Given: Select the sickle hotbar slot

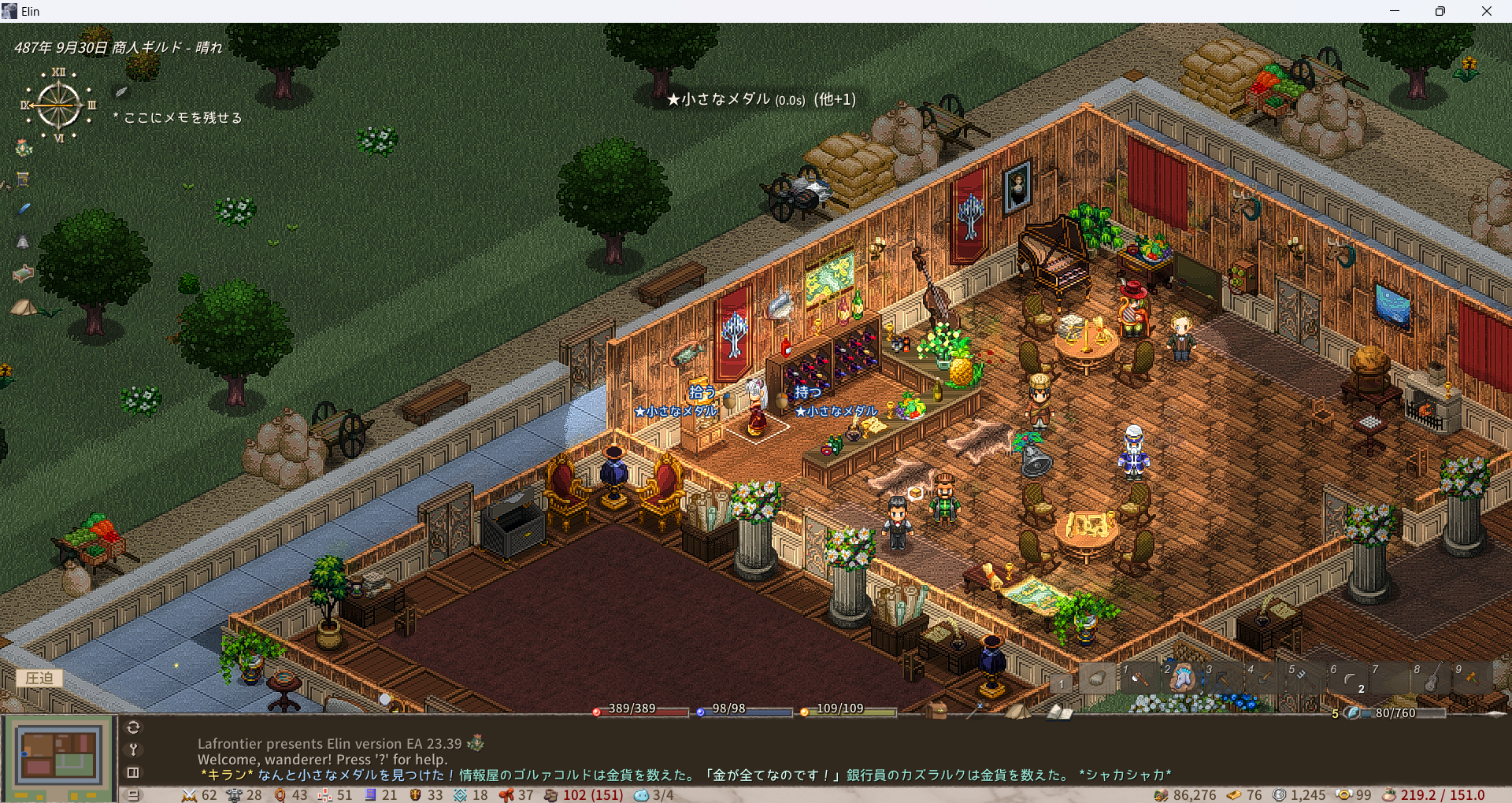Looking at the screenshot, I should pos(1348,677).
